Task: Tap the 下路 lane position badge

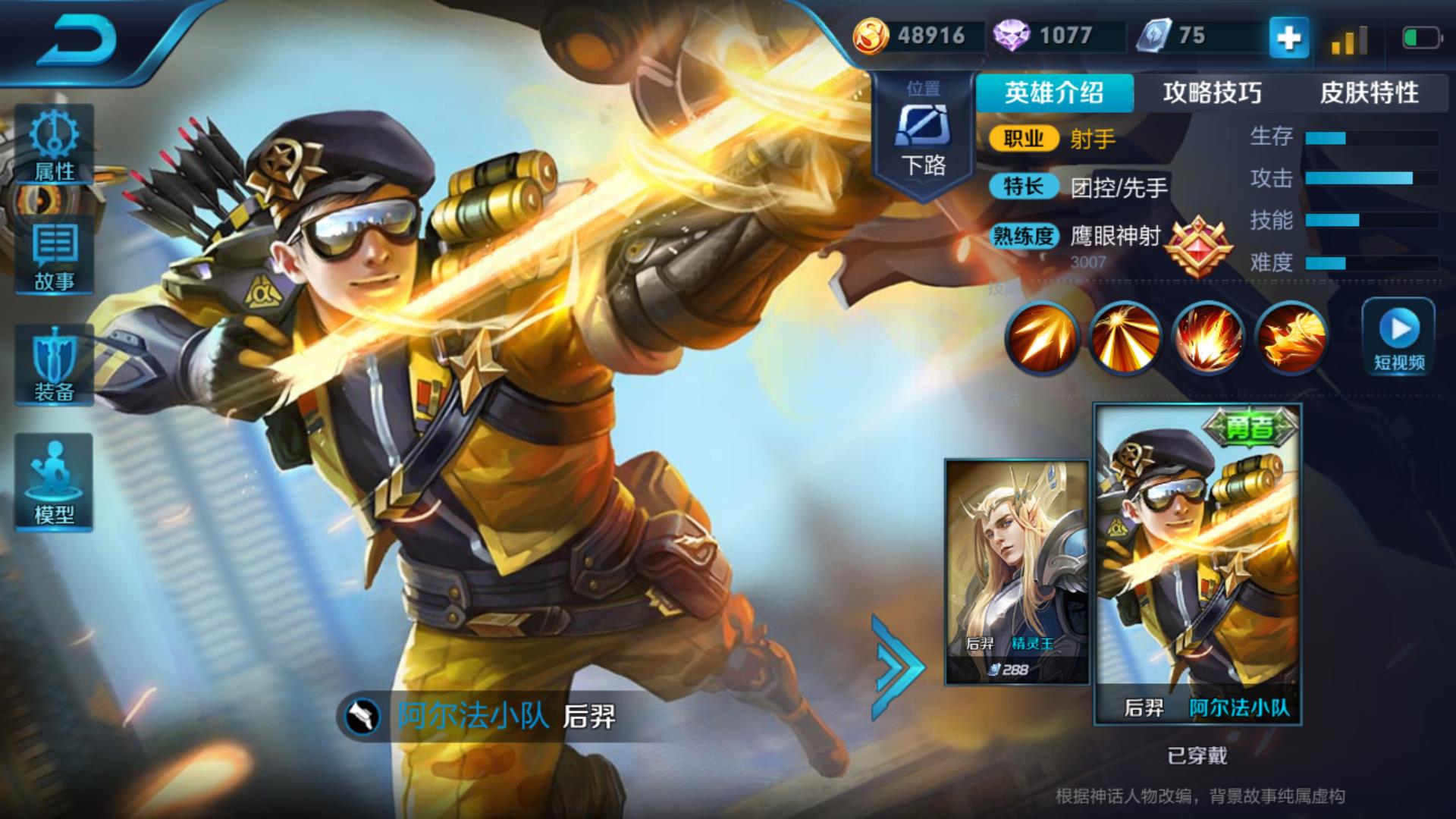Action: click(x=923, y=136)
